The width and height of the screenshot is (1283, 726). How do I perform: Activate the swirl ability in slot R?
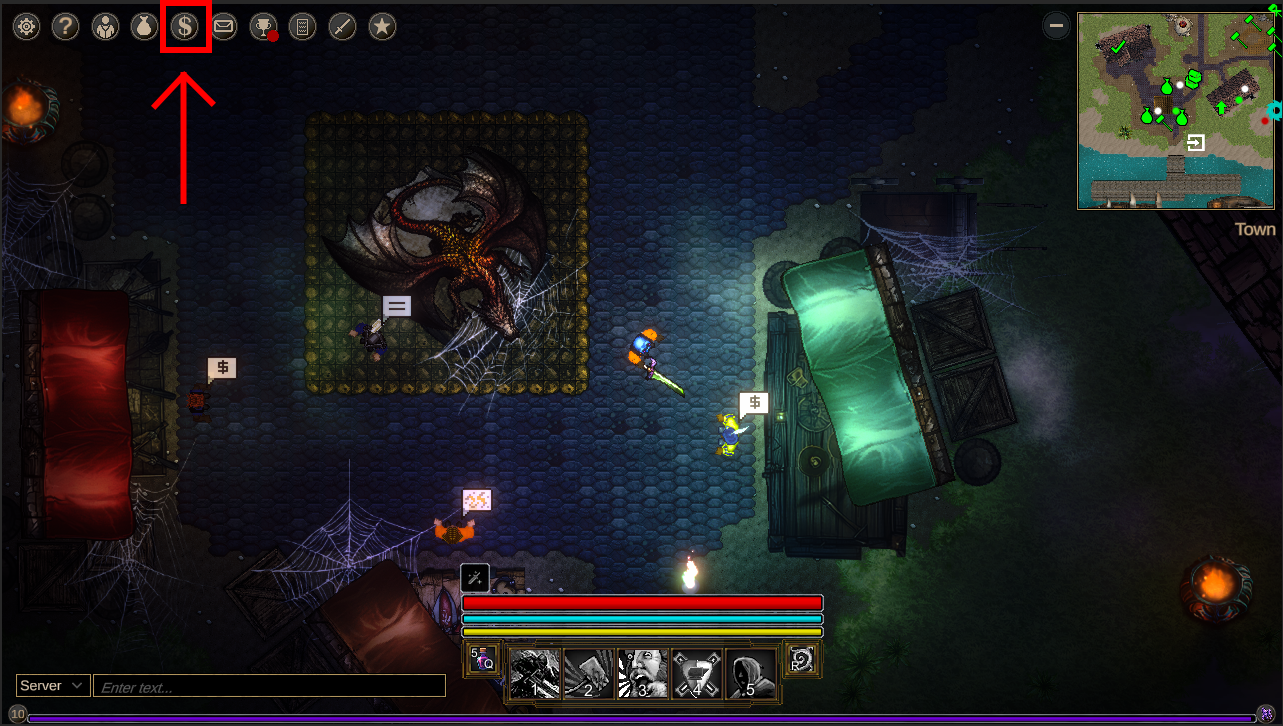click(x=802, y=659)
